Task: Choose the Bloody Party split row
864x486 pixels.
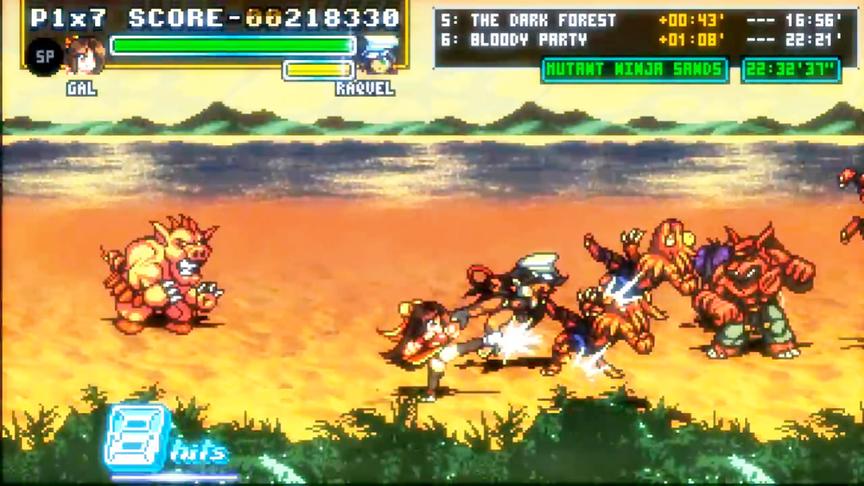Action: click(x=640, y=40)
